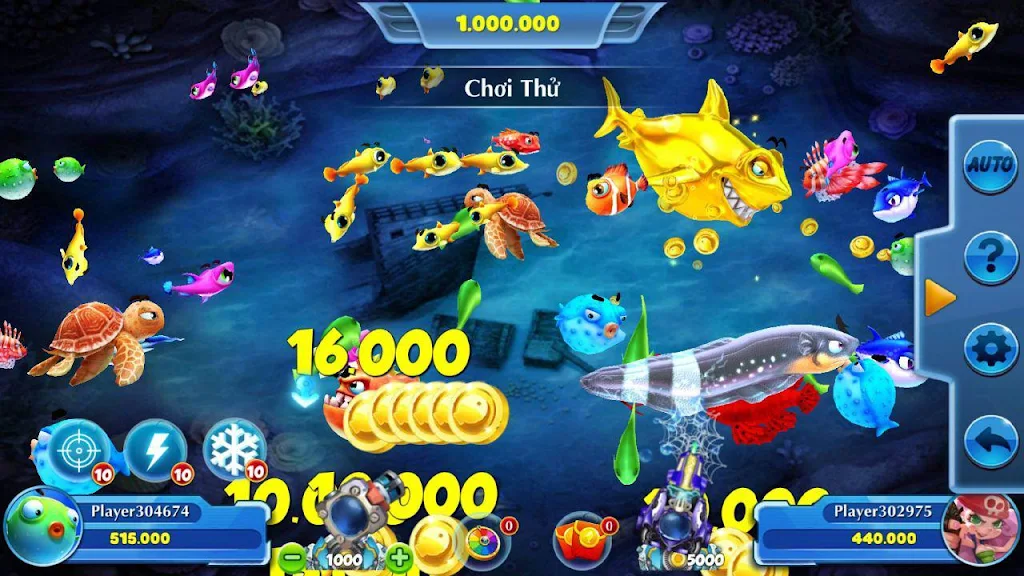Image resolution: width=1024 pixels, height=576 pixels.
Task: Decrease the cannon bet with the minus button
Action: 291,558
